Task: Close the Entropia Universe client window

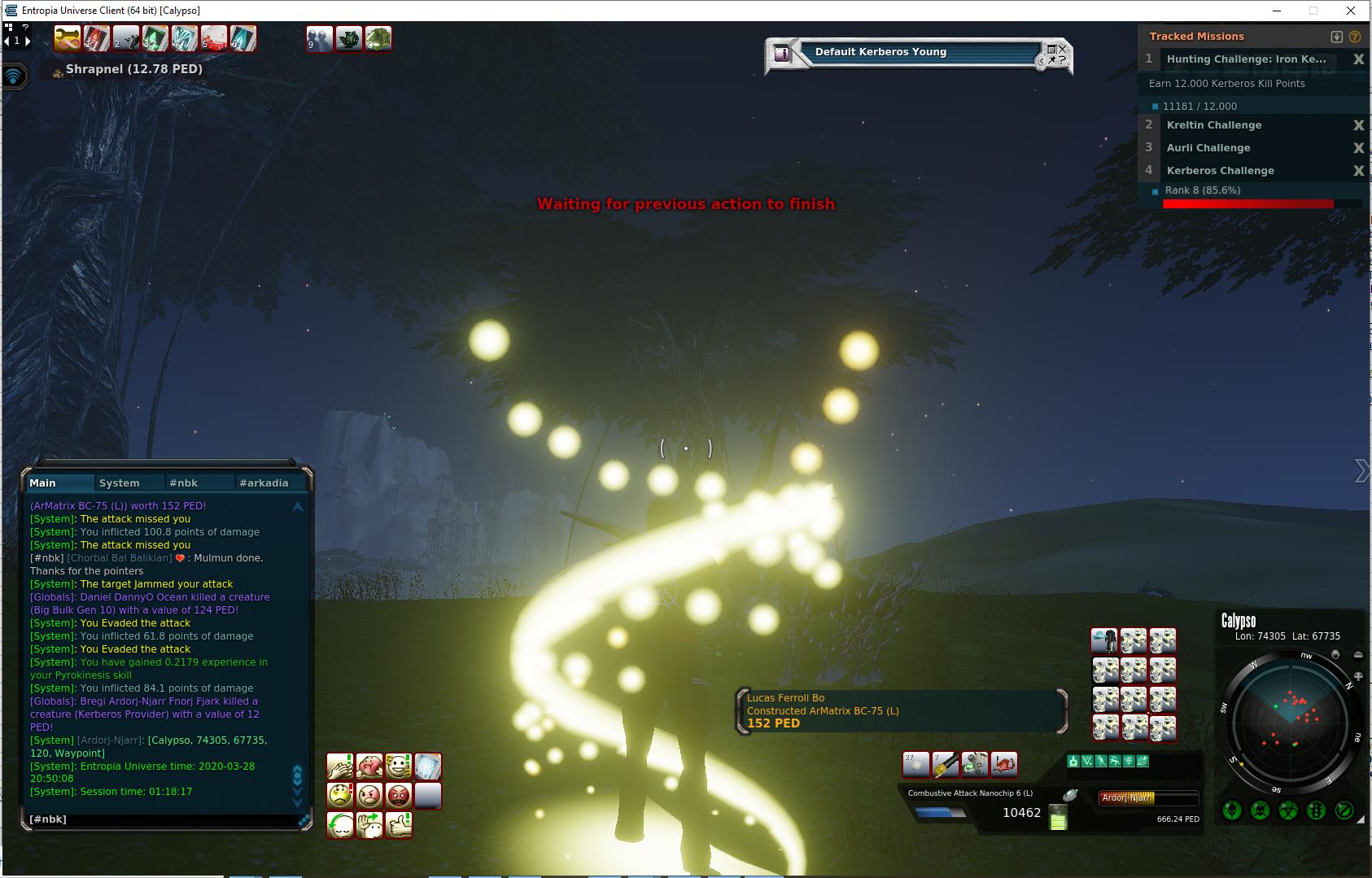Action: click(x=1352, y=11)
